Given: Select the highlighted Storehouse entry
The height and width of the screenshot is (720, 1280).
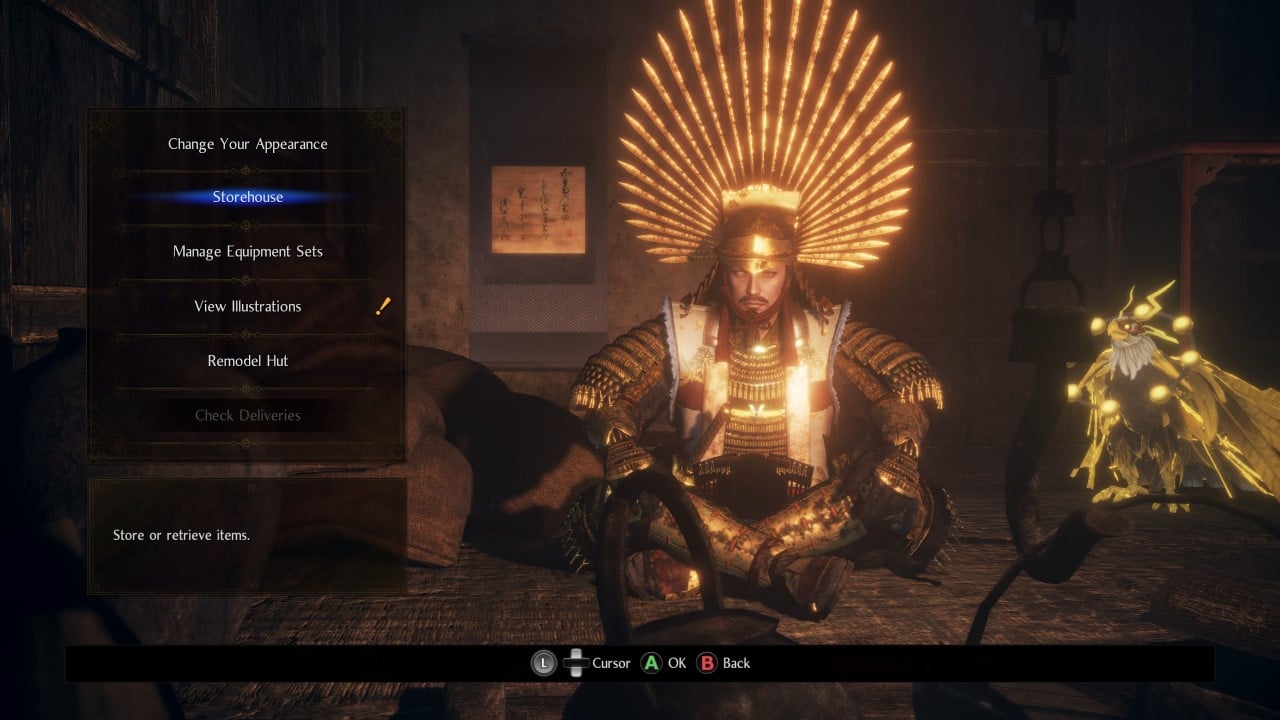Looking at the screenshot, I should 247,197.
